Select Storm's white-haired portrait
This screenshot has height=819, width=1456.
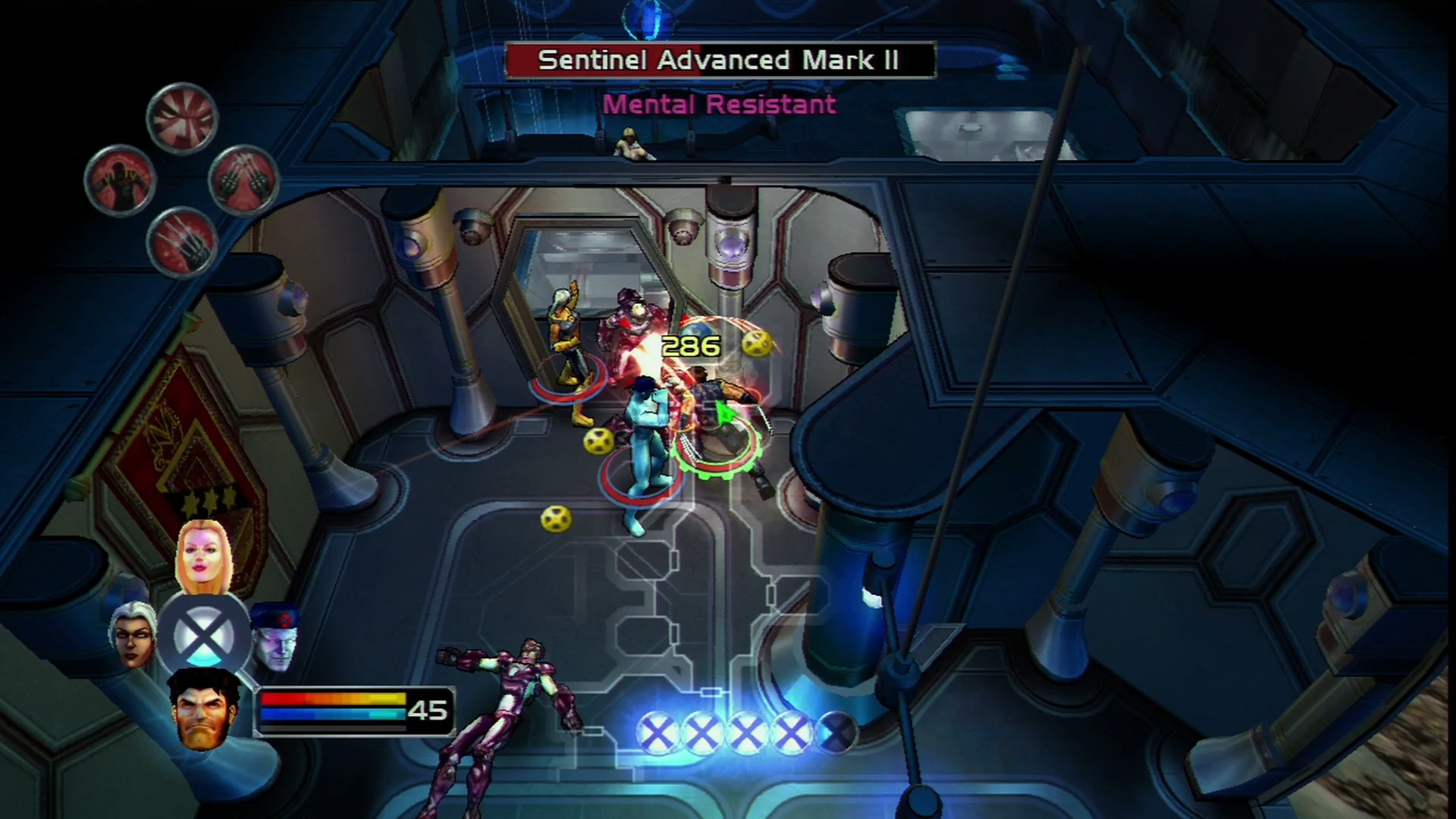[x=133, y=637]
